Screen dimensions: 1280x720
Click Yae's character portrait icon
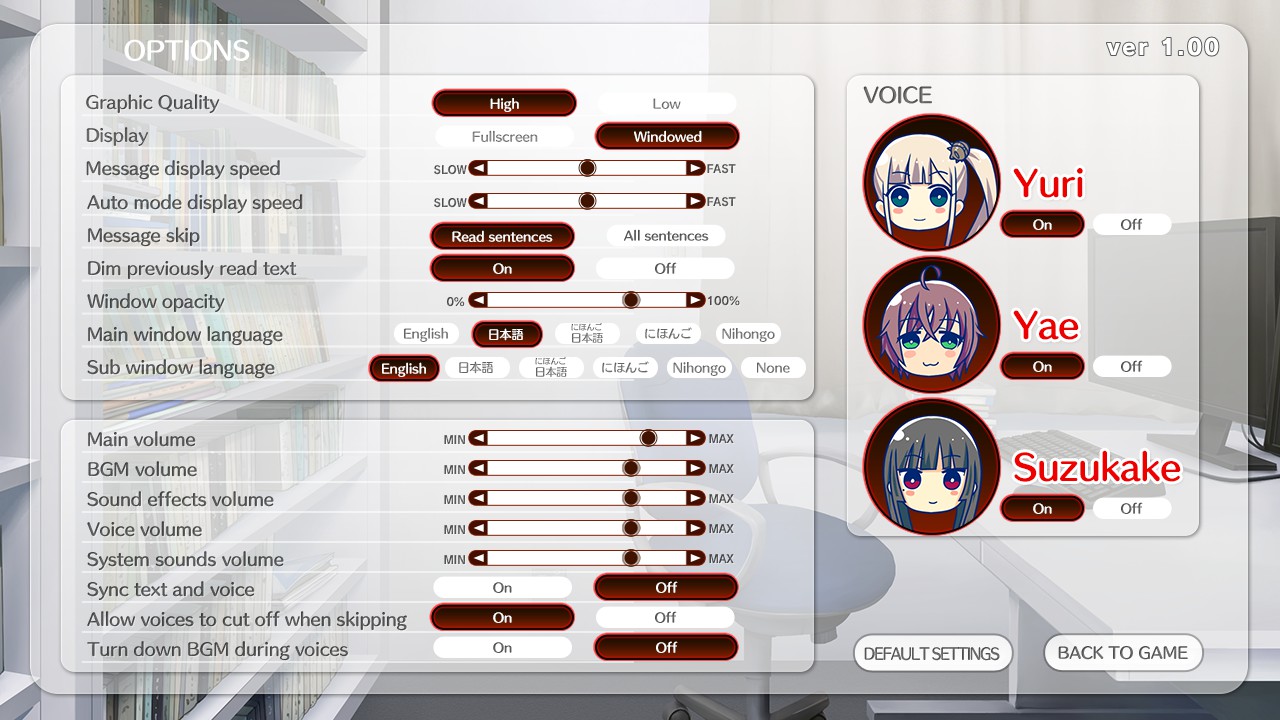(931, 325)
